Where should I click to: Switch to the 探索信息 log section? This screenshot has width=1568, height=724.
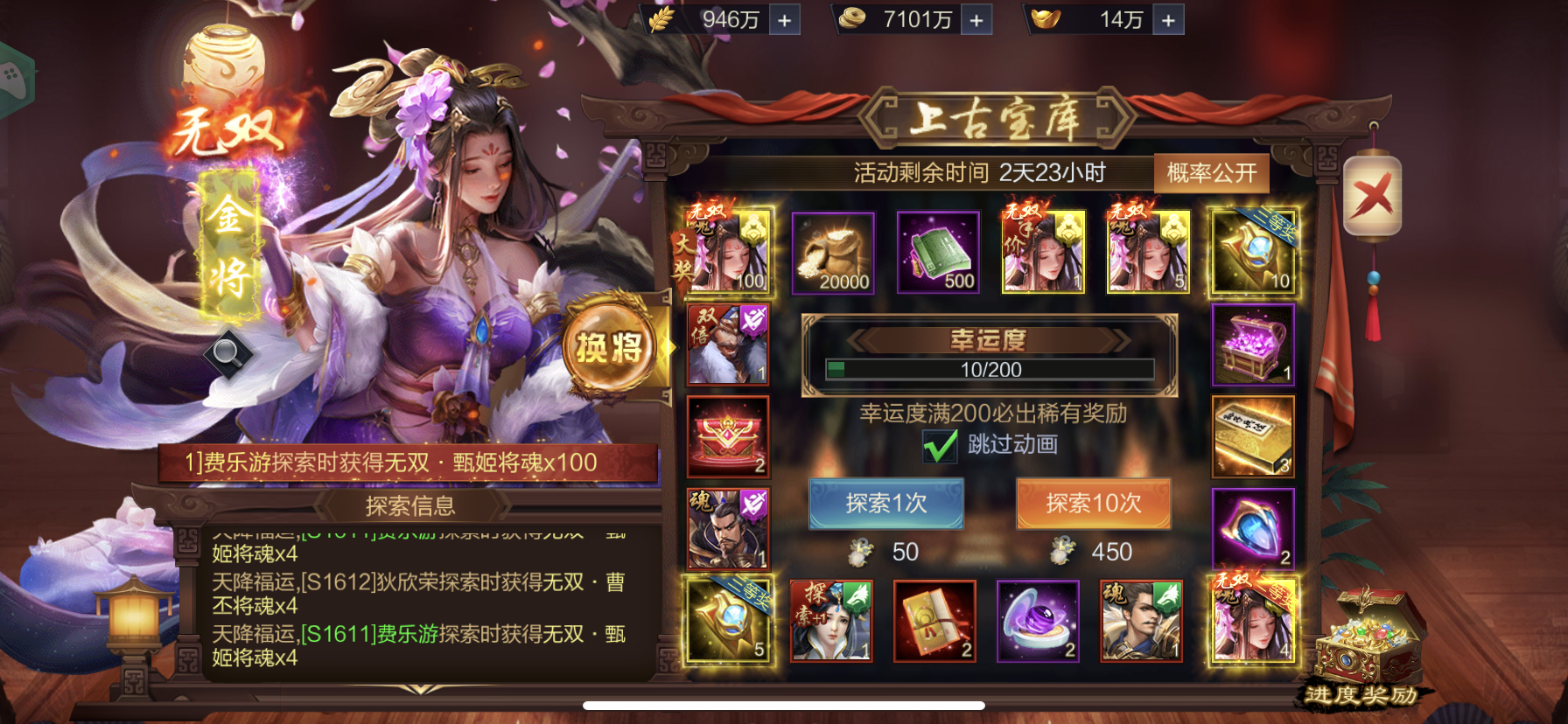point(410,505)
